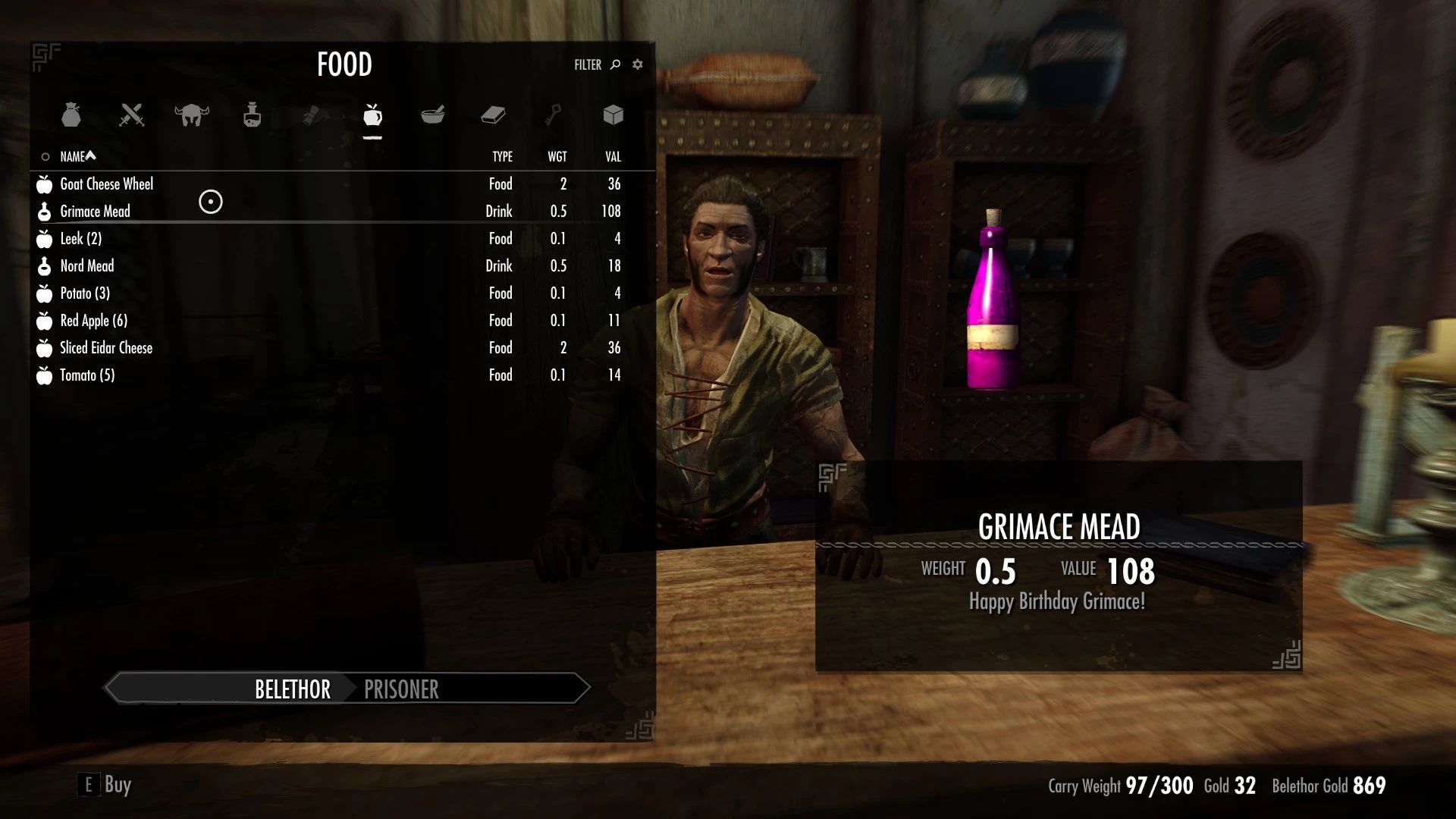This screenshot has height=819, width=1456.
Task: Toggle the favorites circle beside NAME header
Action: 45,156
